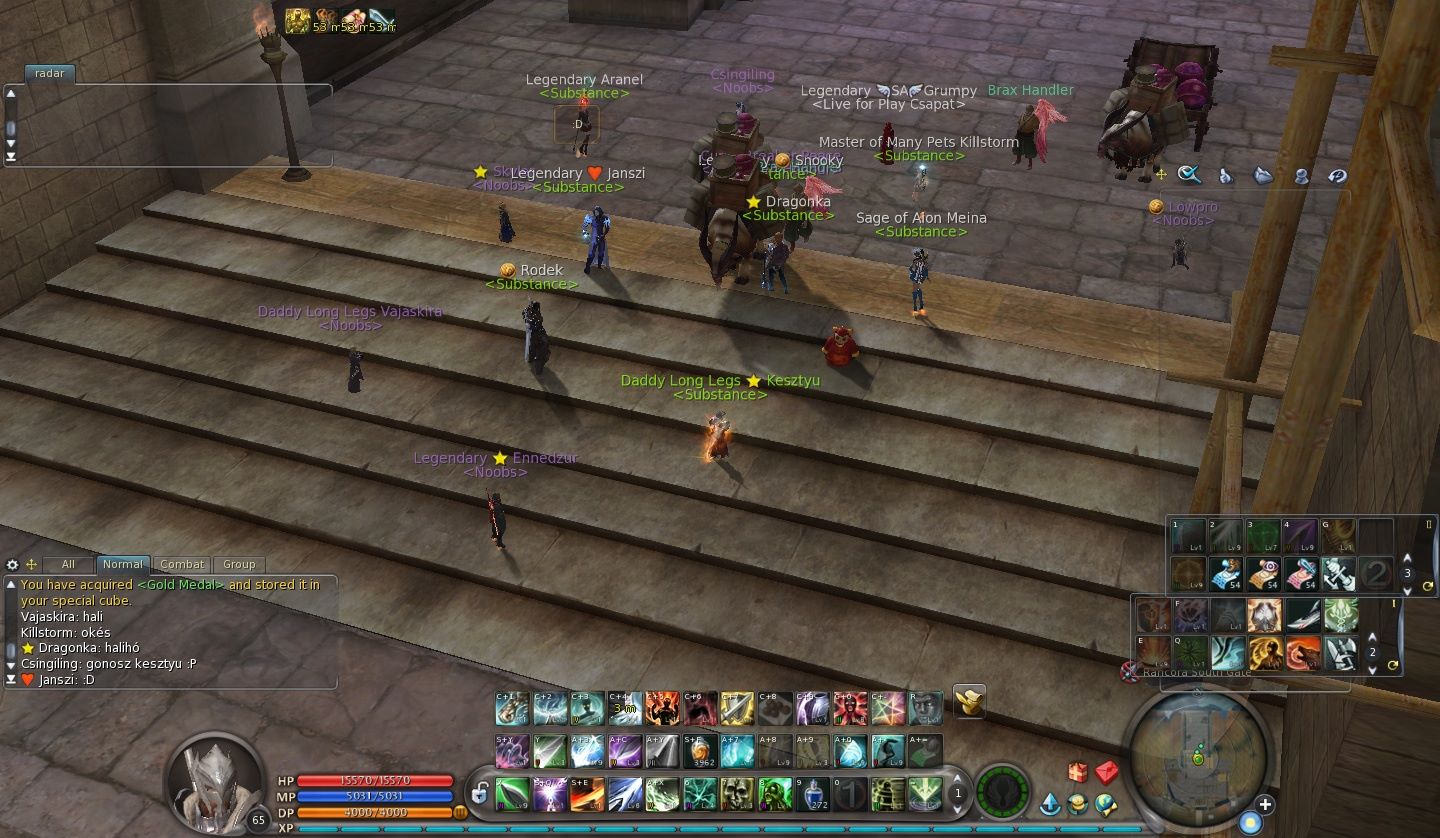Open chat settings gear icon
Viewport: 1440px width, 838px height.
point(13,564)
